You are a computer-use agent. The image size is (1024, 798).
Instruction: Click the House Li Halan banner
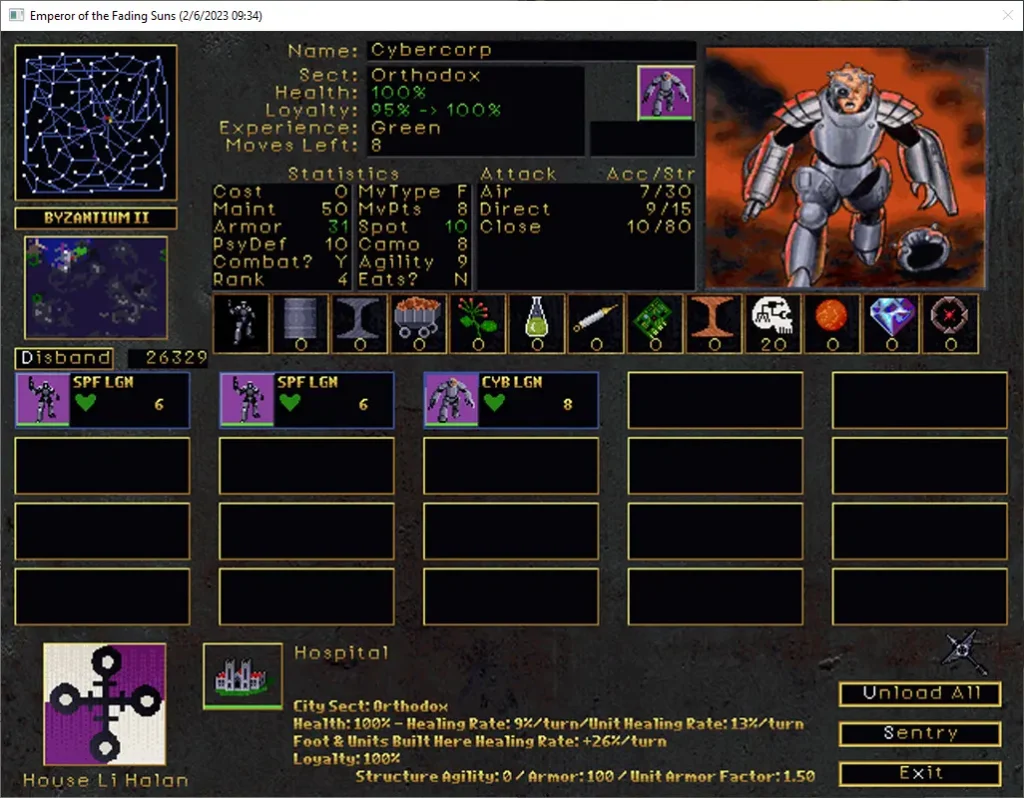tap(104, 703)
